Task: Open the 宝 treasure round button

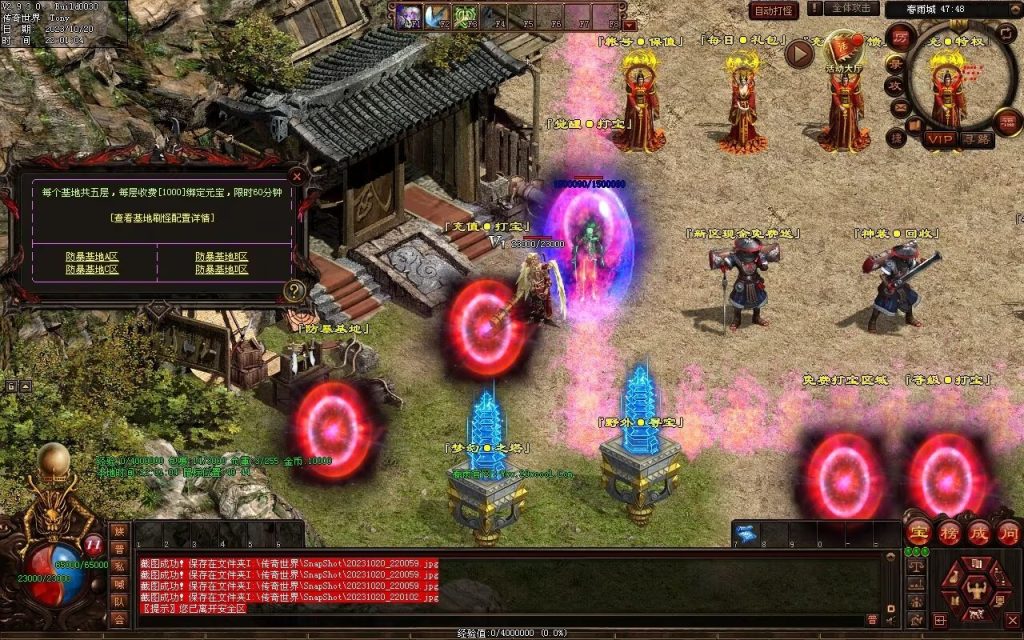Action: [918, 531]
